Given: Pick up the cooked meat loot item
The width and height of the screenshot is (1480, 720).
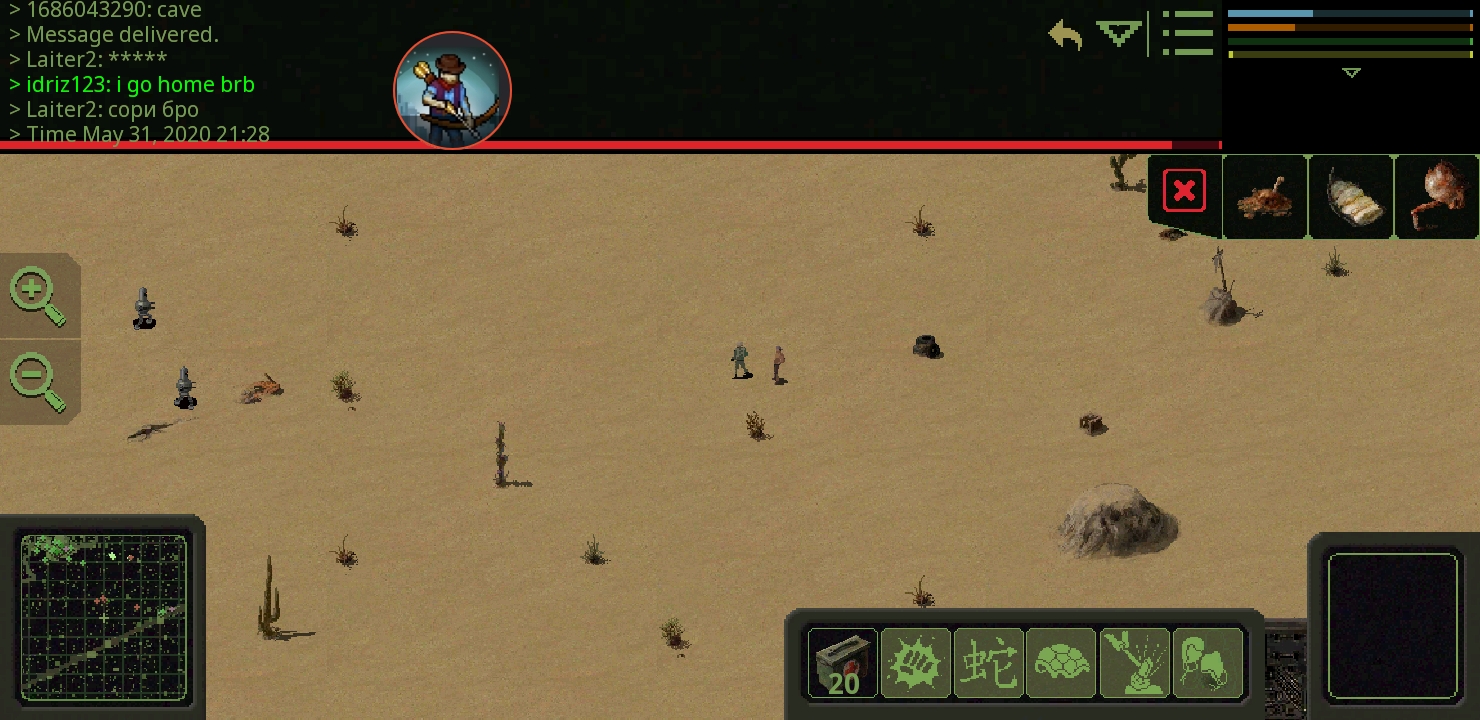Looking at the screenshot, I should [1265, 197].
